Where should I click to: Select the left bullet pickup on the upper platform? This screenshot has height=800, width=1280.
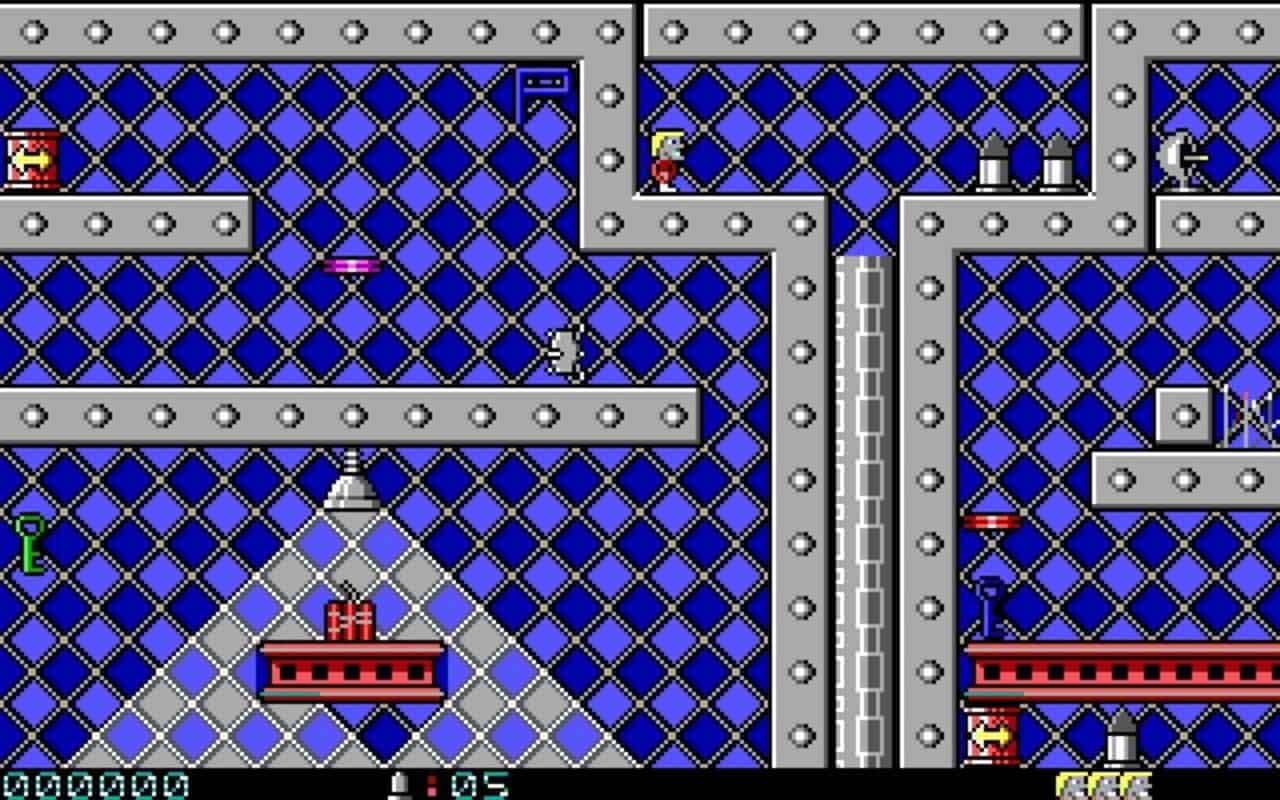[x=993, y=165]
